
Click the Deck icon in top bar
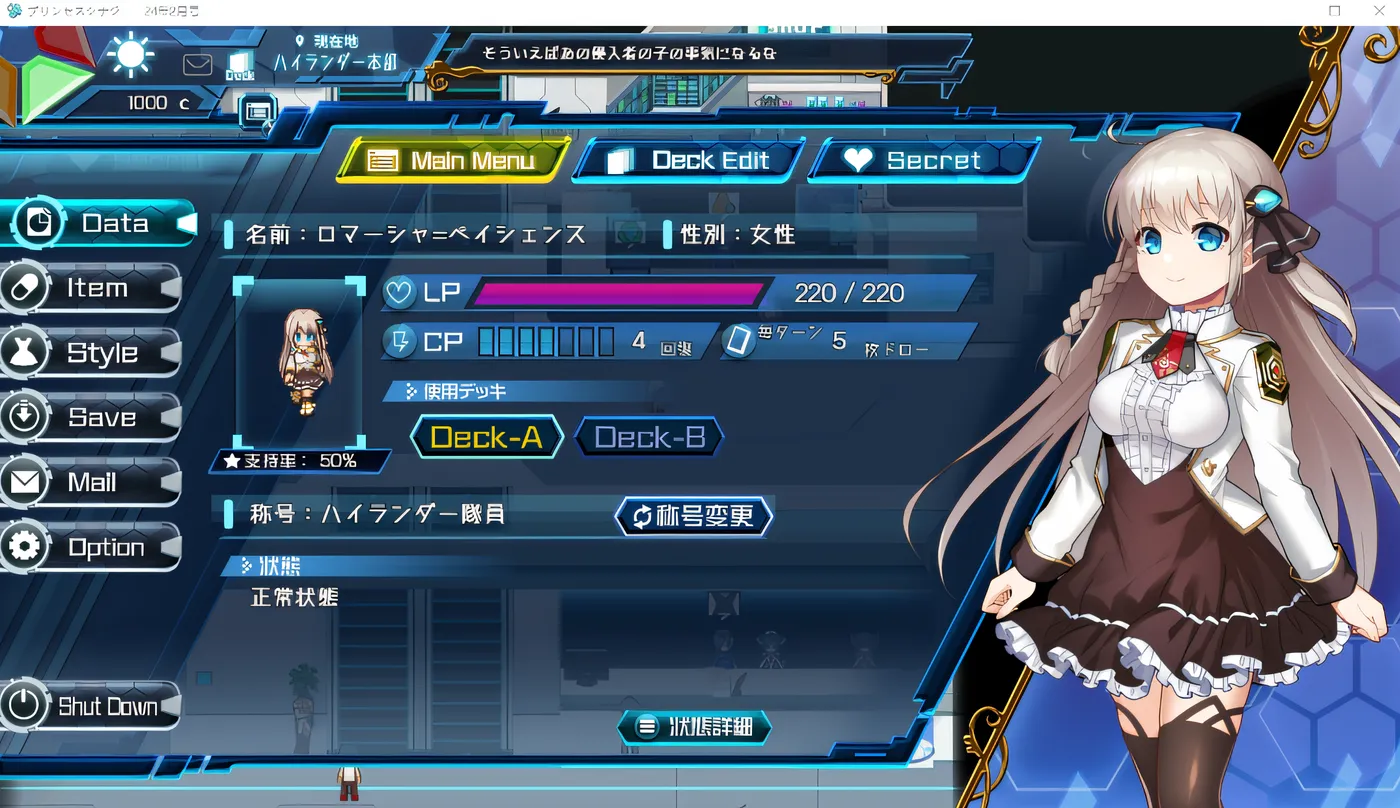(238, 62)
